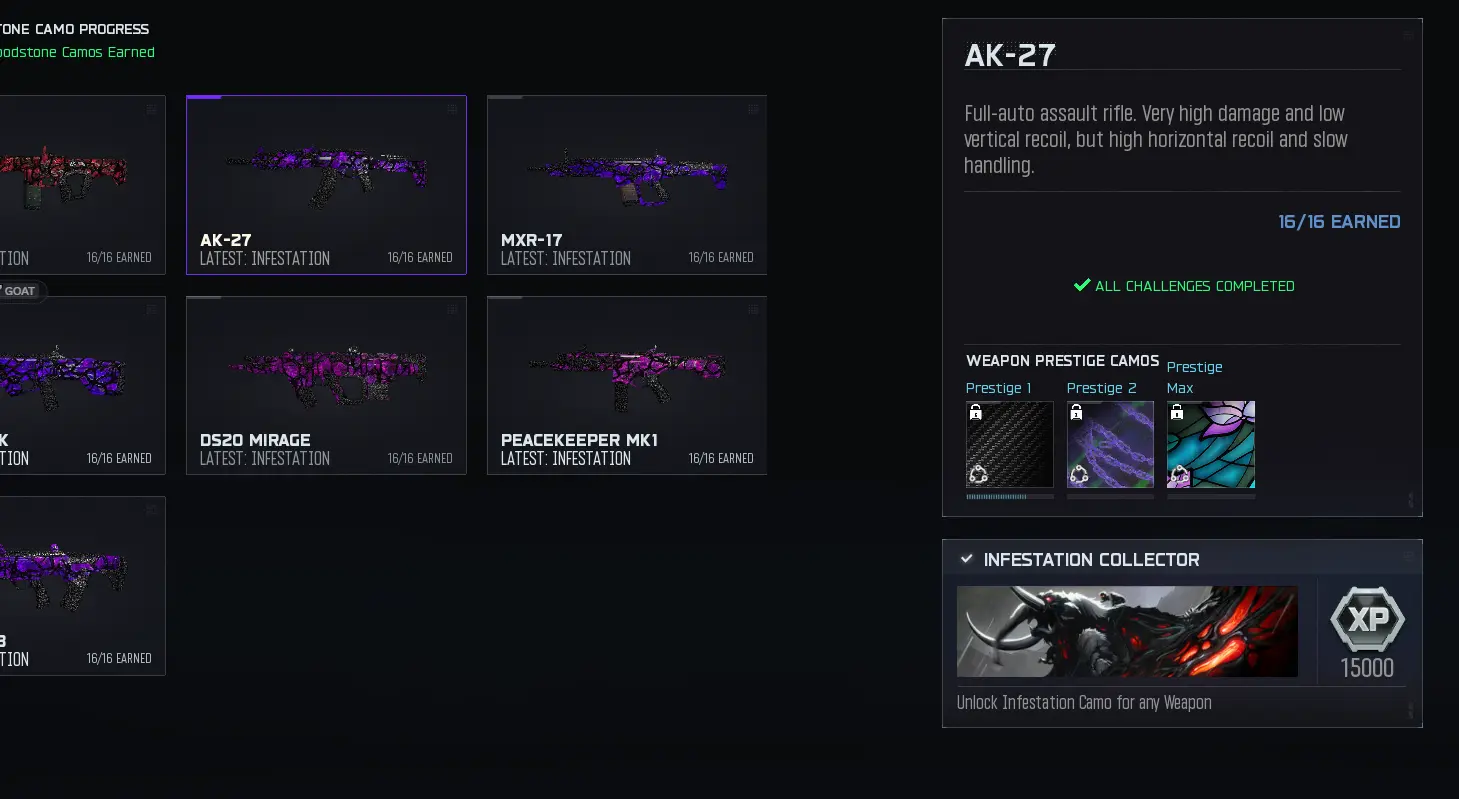Toggle the lock on the Prestige 2 camo

pos(1075,411)
